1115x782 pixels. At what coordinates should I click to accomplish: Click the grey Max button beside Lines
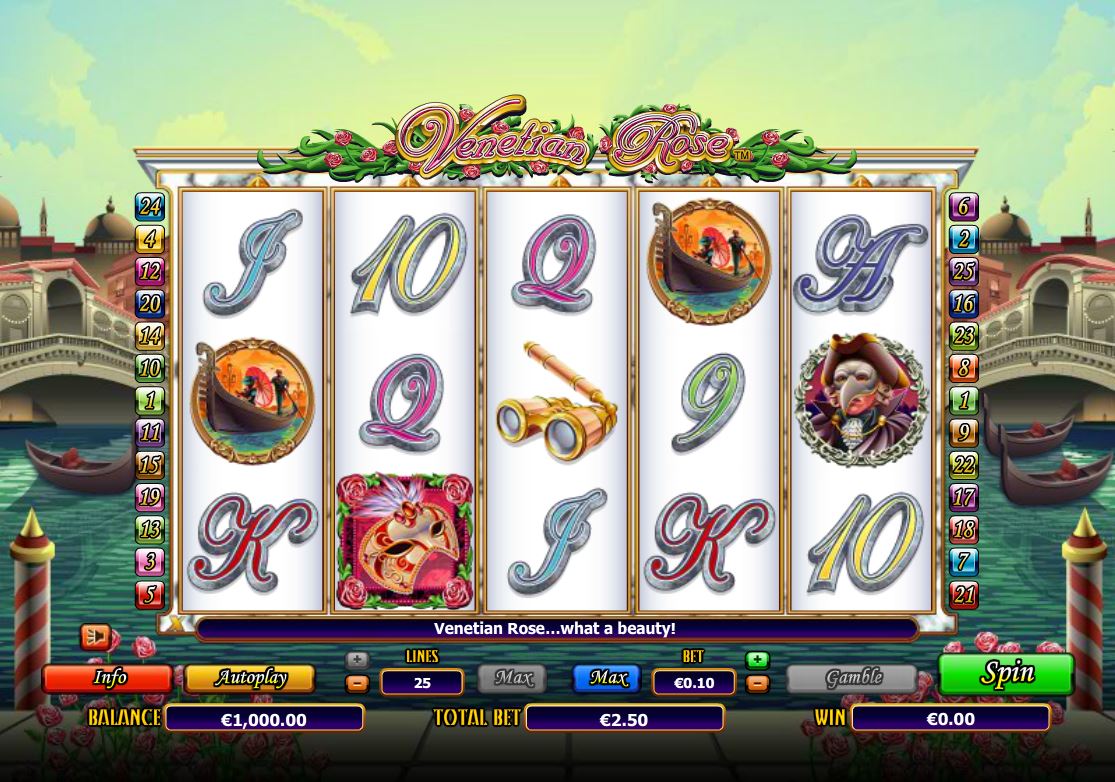tap(512, 678)
